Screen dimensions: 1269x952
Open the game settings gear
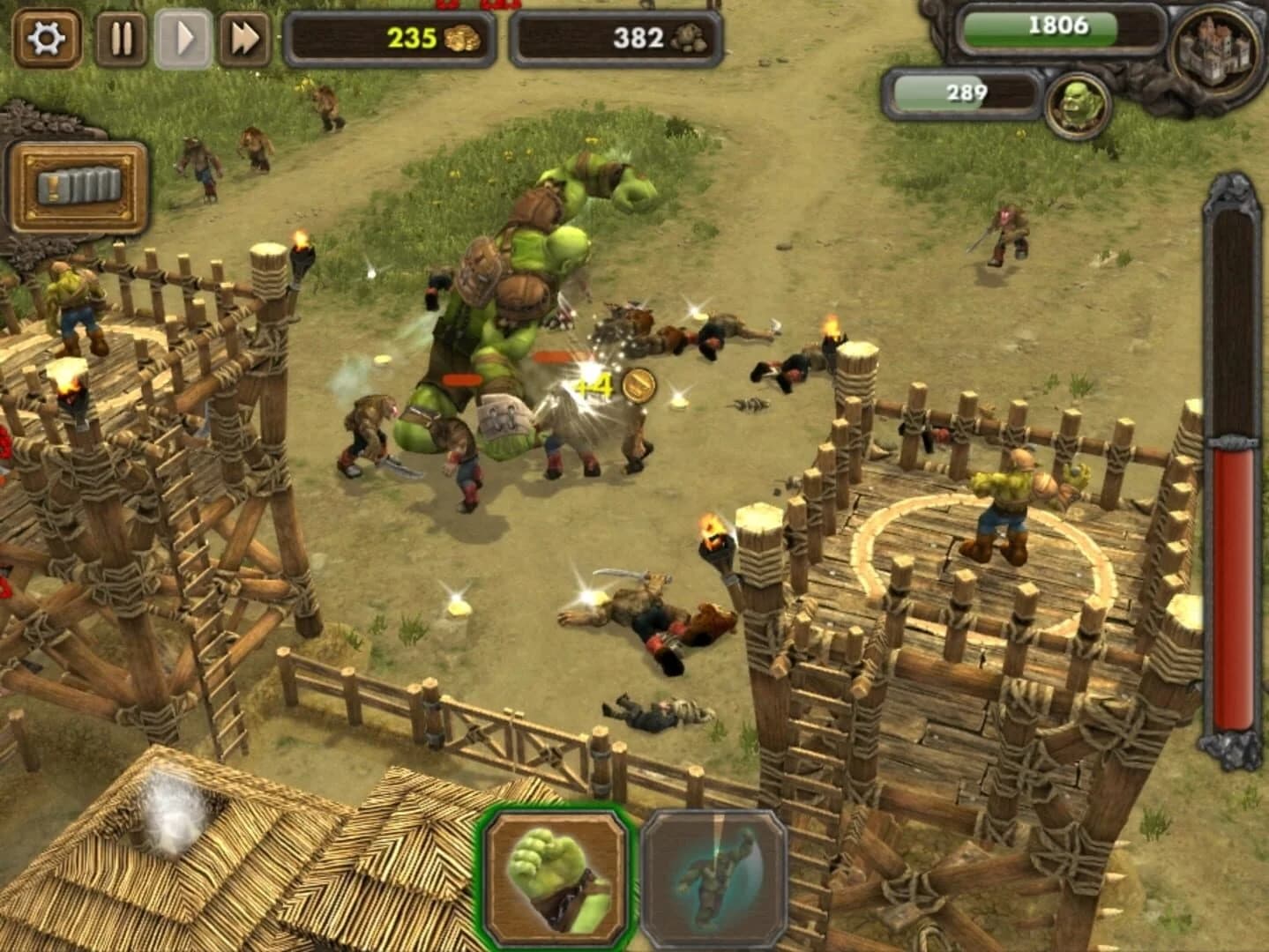(47, 39)
